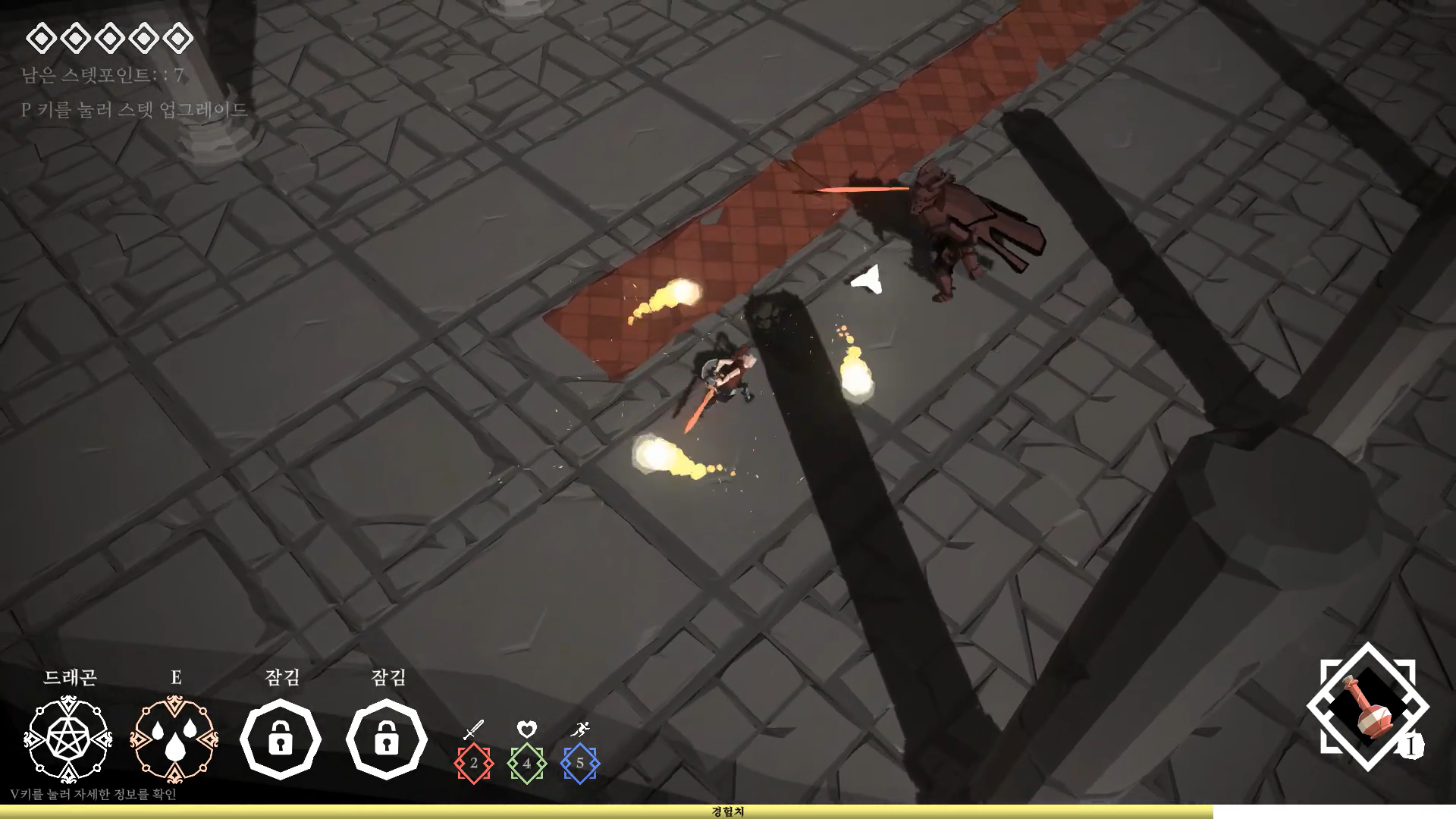This screenshot has width=1456, height=819.
Task: Select the red health potion slot
Action: tap(1367, 707)
